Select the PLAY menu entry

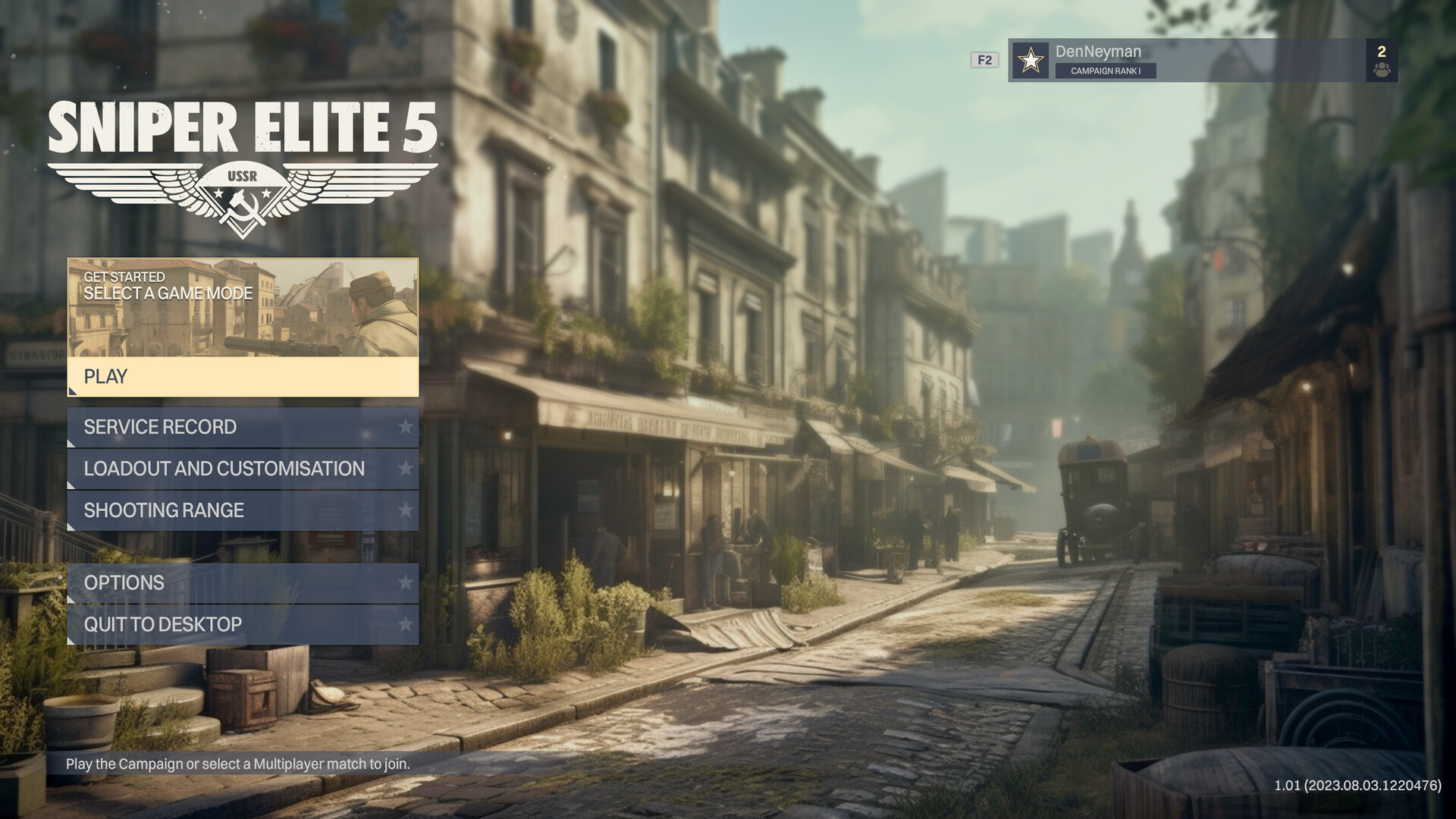pos(243,377)
